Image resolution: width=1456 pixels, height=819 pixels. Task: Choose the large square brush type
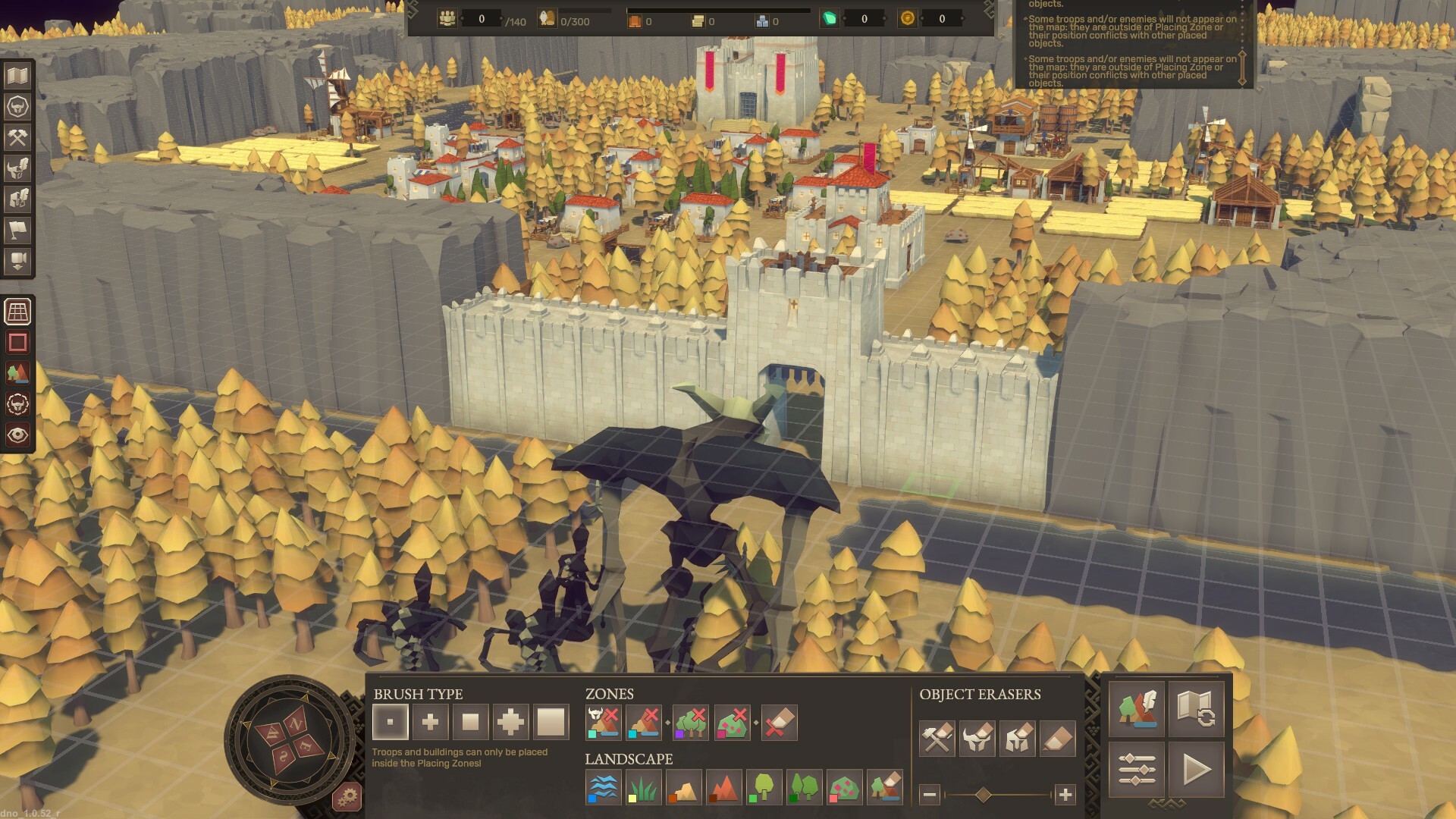(551, 722)
